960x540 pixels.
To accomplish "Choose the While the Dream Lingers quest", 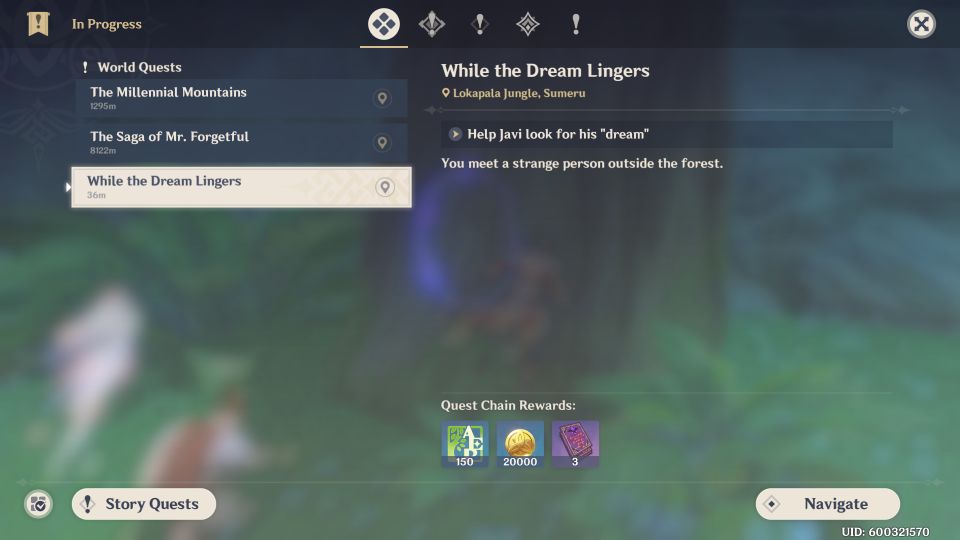I will pyautogui.click(x=225, y=187).
